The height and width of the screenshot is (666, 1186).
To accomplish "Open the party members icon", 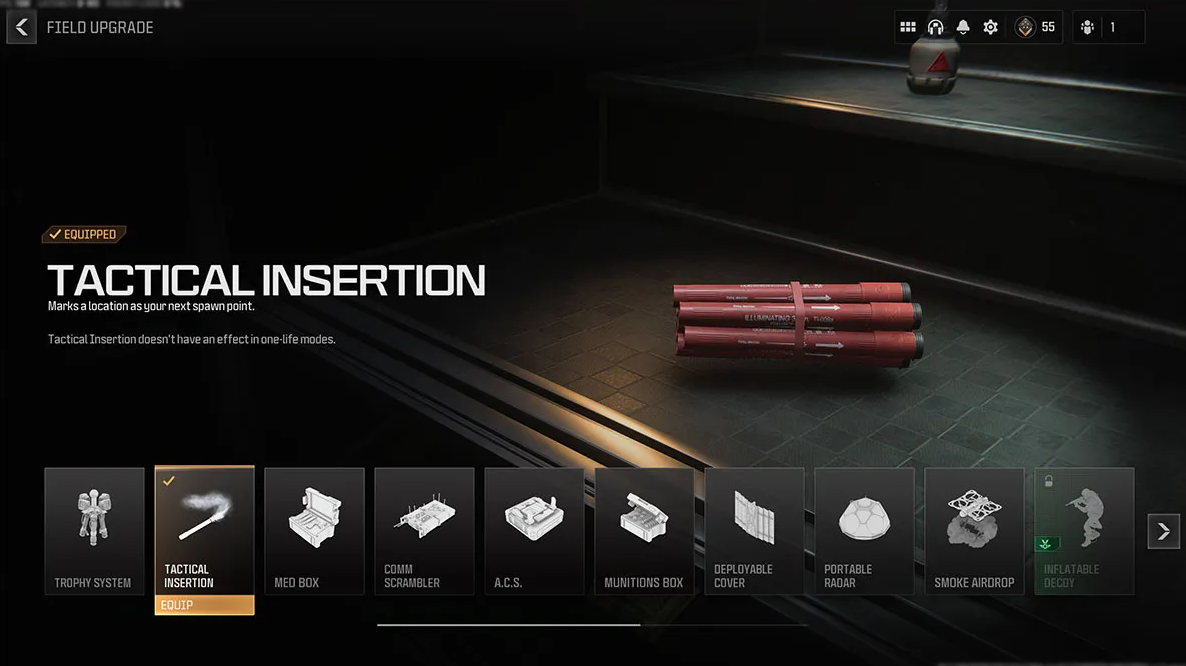I will click(x=1088, y=28).
